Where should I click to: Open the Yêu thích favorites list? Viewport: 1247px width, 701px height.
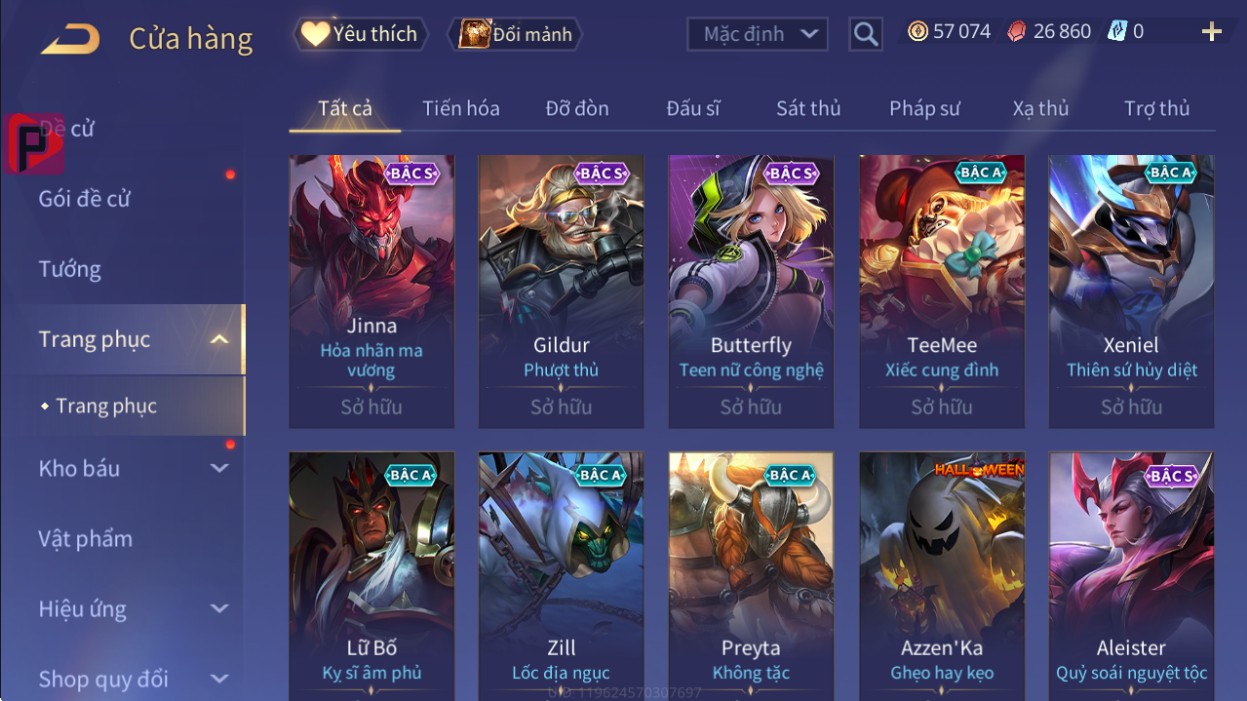pos(360,34)
